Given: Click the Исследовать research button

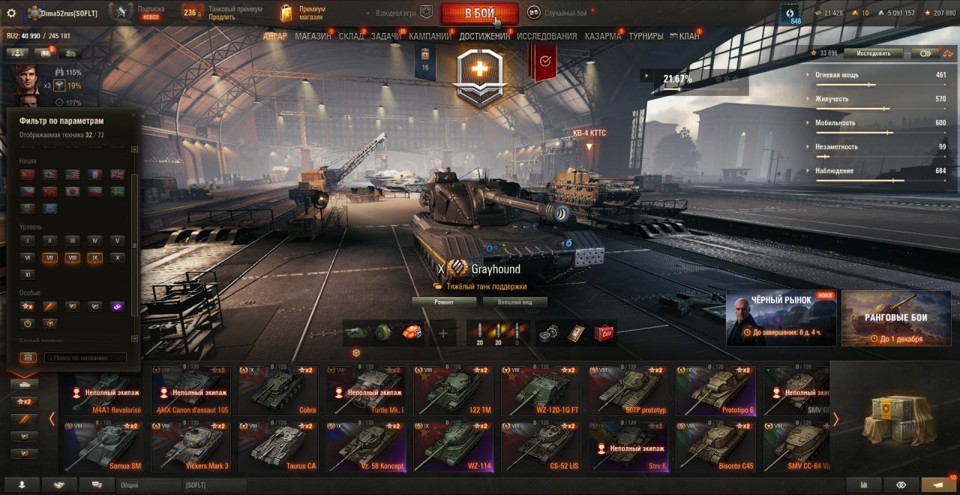Looking at the screenshot, I should [x=873, y=53].
